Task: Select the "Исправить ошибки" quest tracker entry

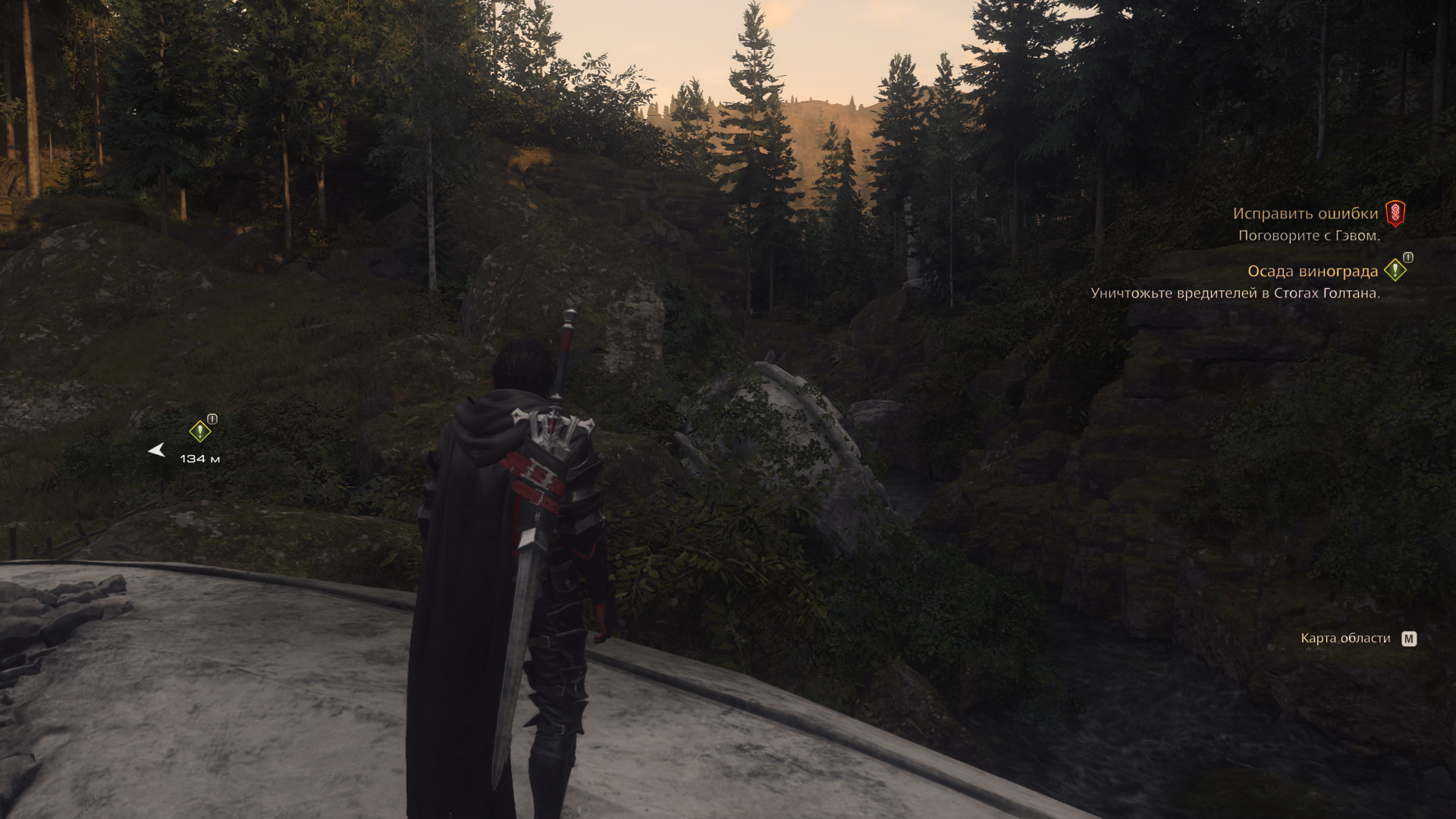Action: (x=1304, y=214)
